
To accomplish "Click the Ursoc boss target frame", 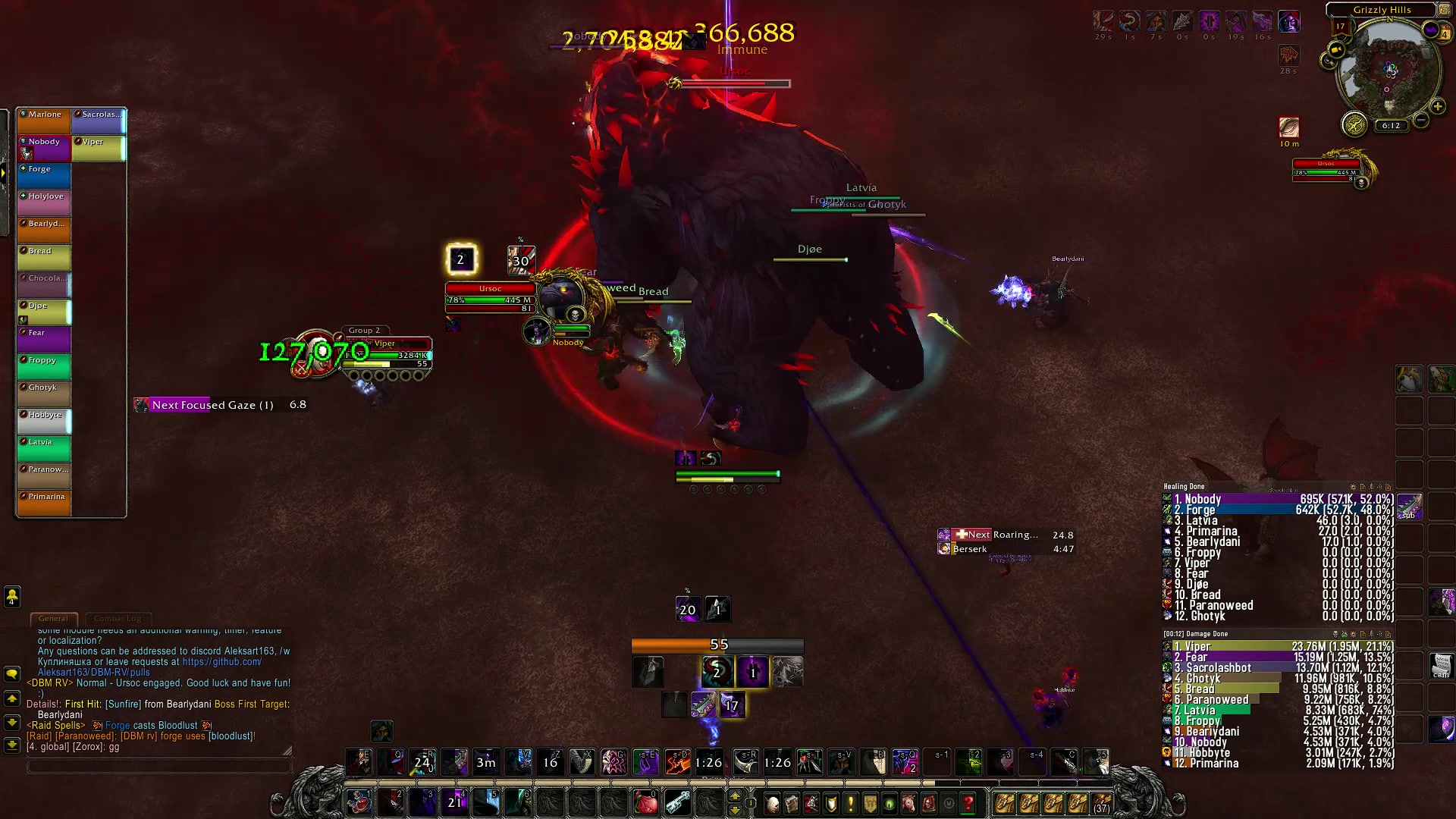I will point(490,294).
